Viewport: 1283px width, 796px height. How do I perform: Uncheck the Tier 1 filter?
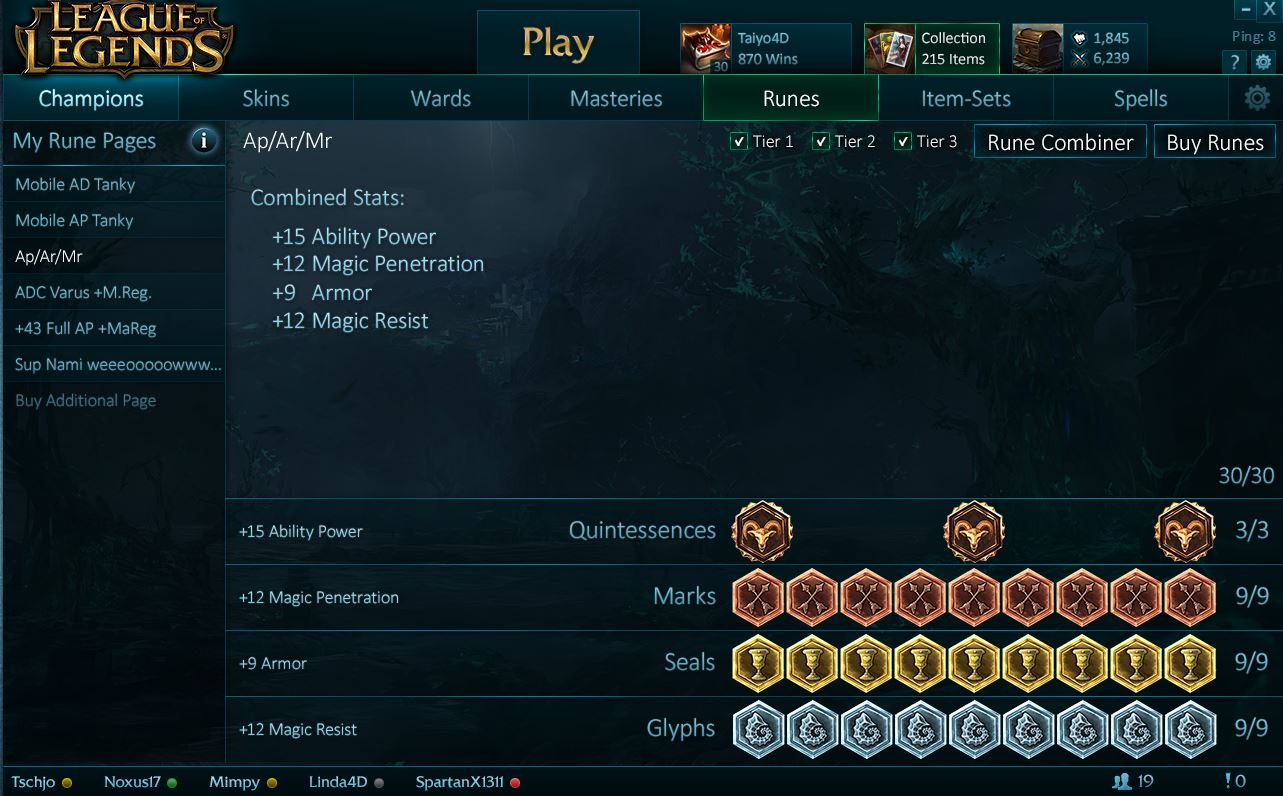(x=738, y=141)
